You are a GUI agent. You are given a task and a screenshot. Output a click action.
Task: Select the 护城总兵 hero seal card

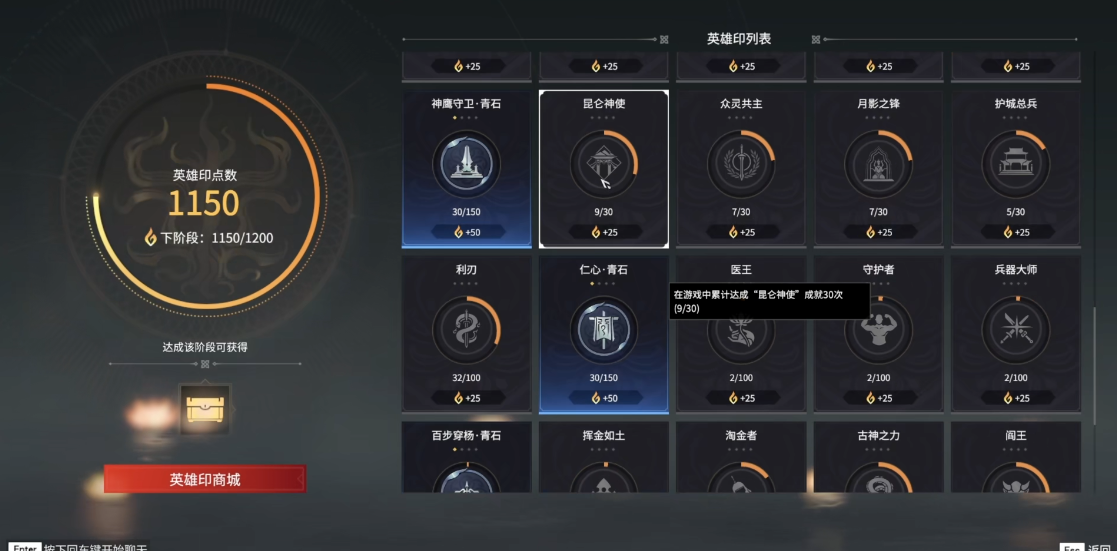click(x=1016, y=168)
